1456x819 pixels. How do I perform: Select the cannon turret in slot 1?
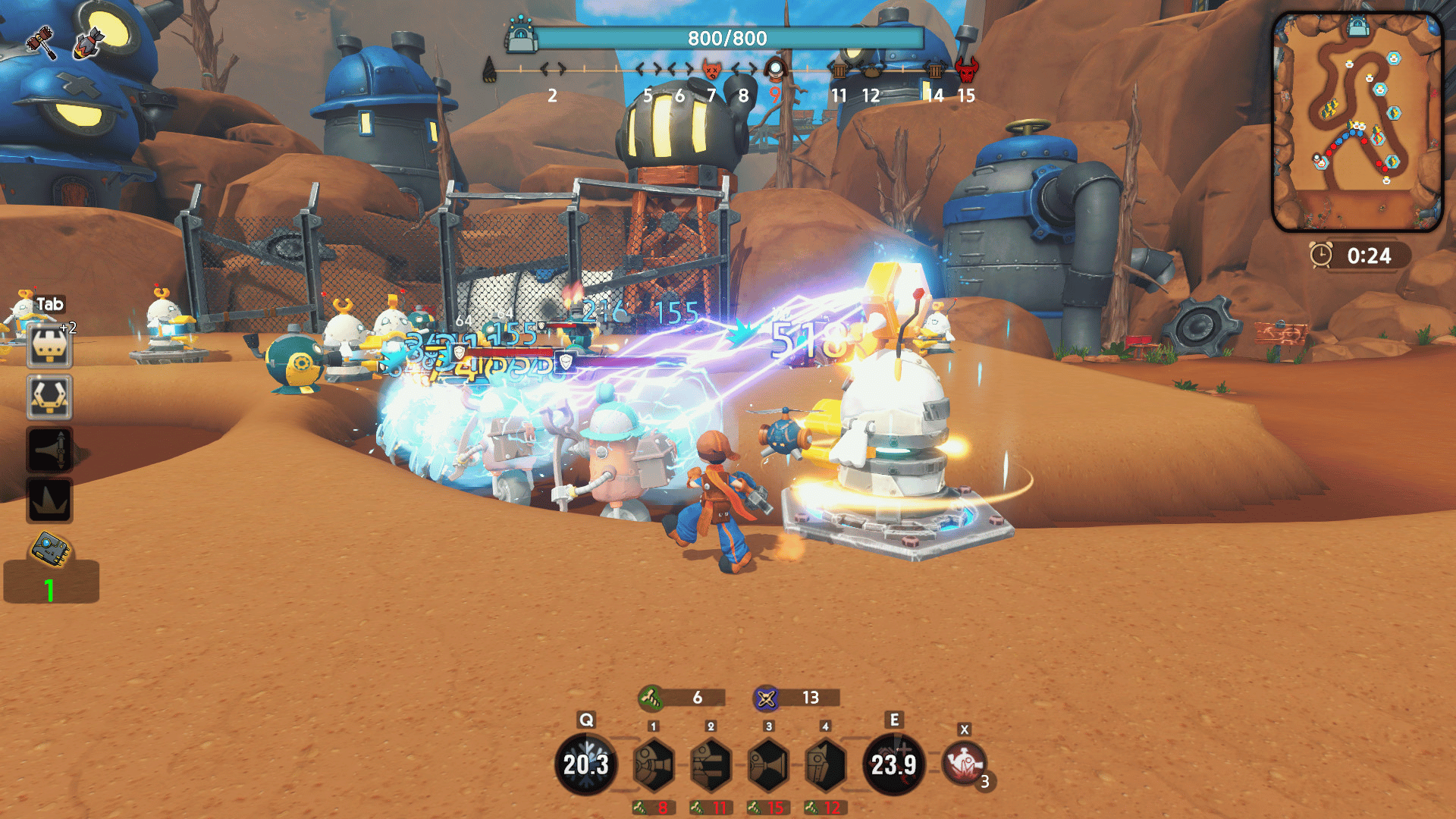[653, 765]
